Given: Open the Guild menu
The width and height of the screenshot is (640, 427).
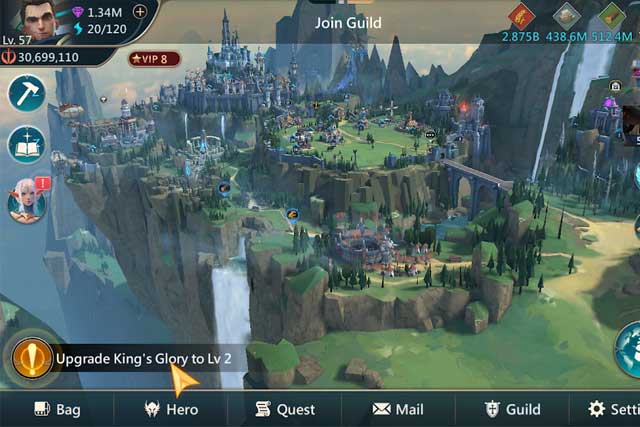Looking at the screenshot, I should pyautogui.click(x=512, y=409).
